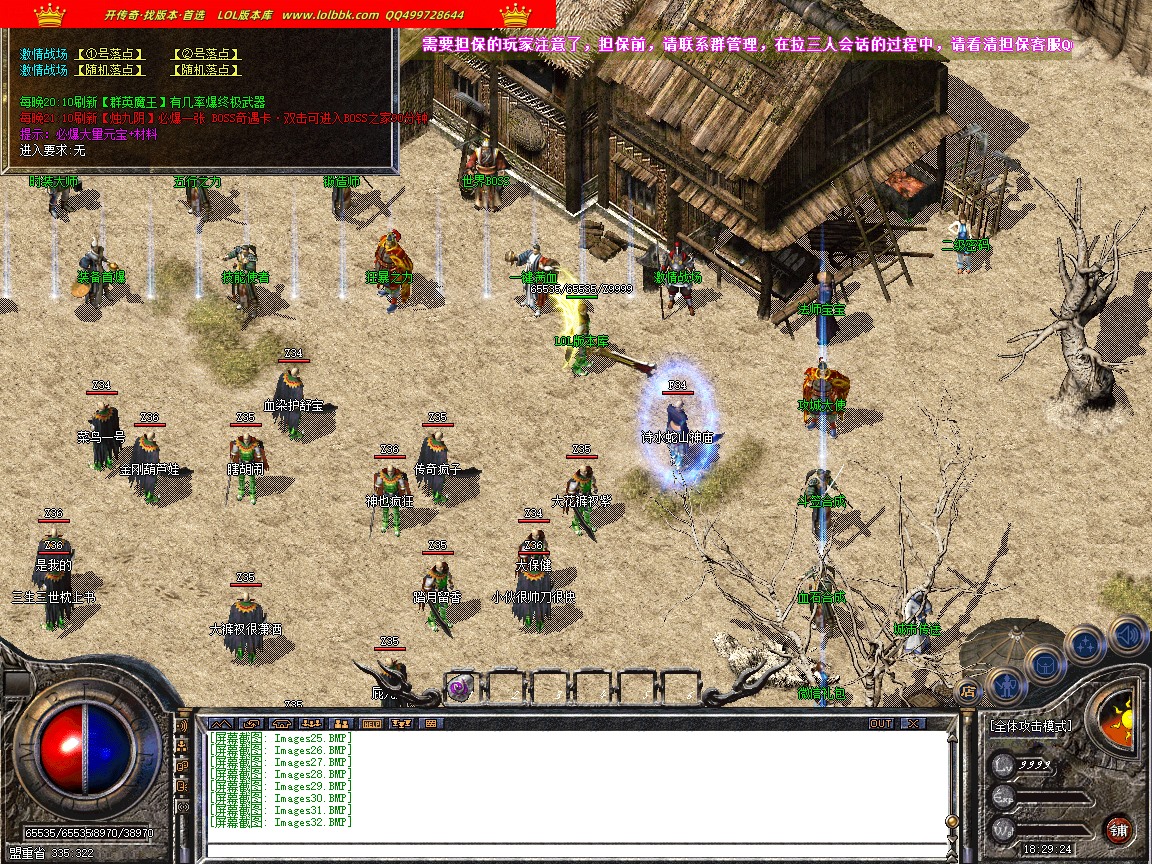Image resolution: width=1152 pixels, height=864 pixels.
Task: Choose the ①号落点 battlefield link
Action: [x=110, y=54]
